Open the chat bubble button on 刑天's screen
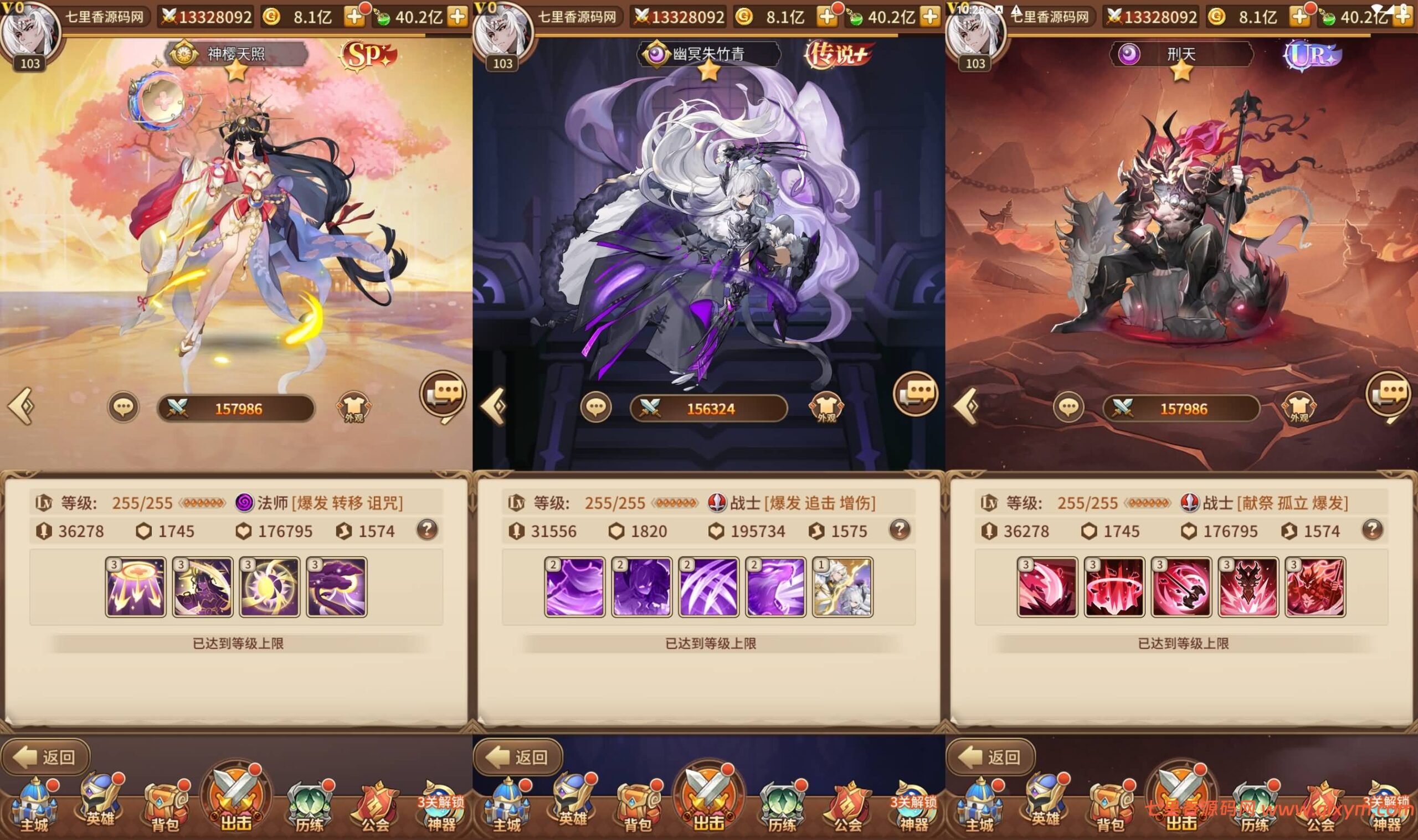Image resolution: width=1418 pixels, height=840 pixels. point(1068,408)
